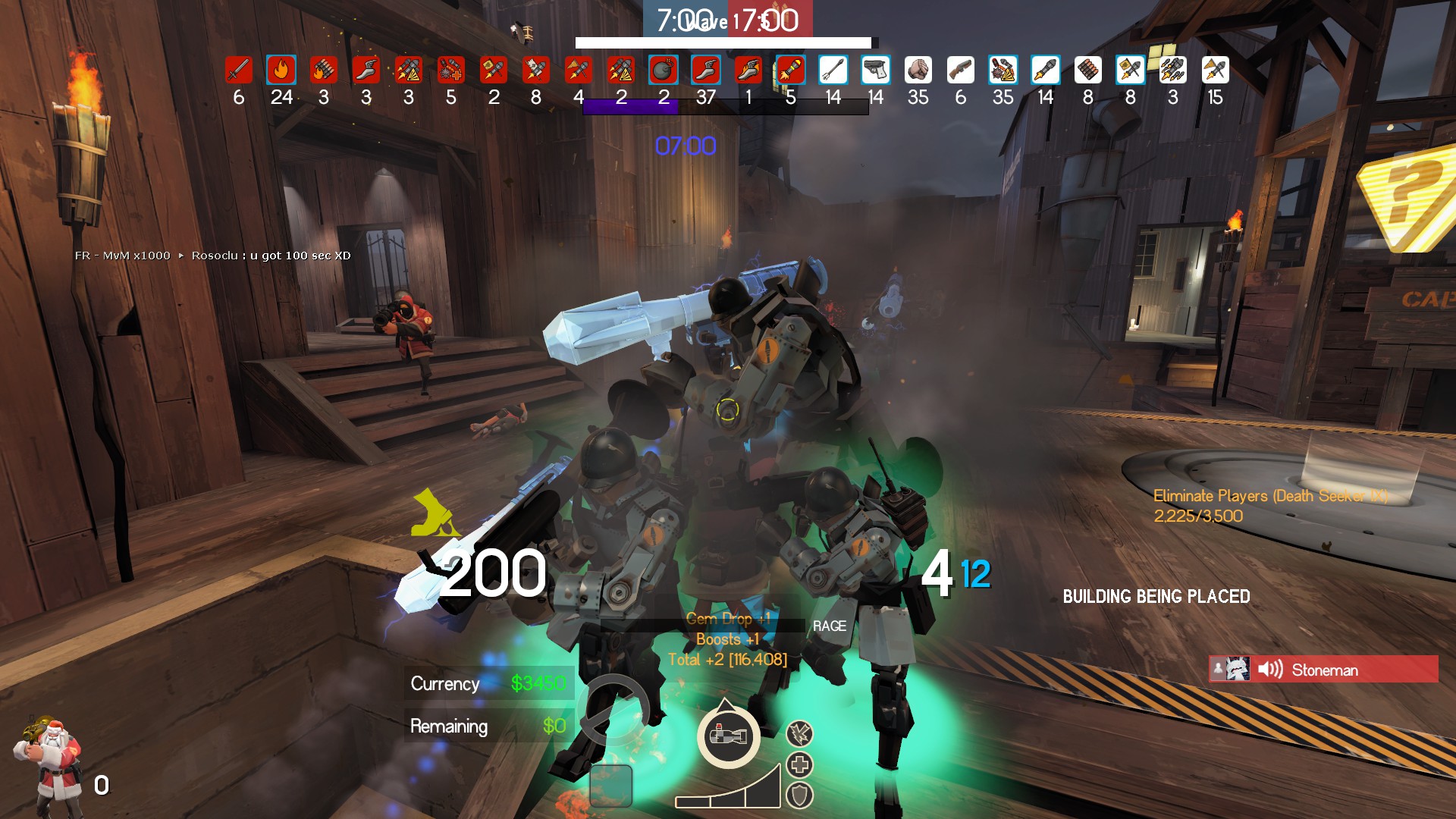
Task: Select the white ammo belt enemy icon
Action: [x=1087, y=71]
